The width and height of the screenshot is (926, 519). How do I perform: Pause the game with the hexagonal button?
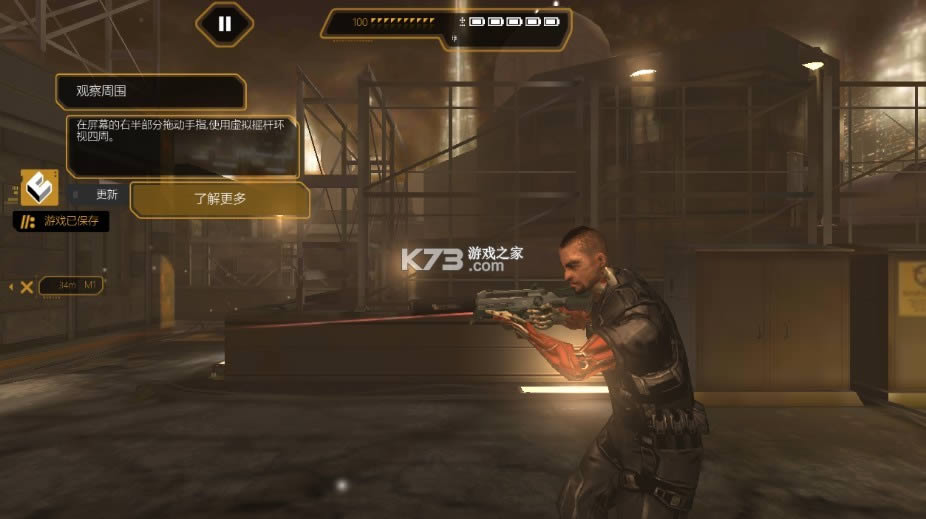[x=224, y=24]
